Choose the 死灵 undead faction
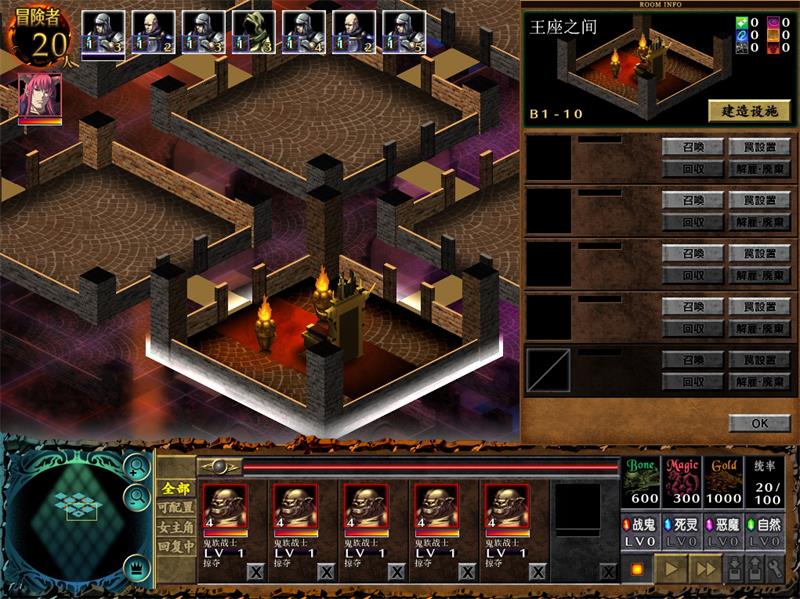 pyautogui.click(x=685, y=524)
